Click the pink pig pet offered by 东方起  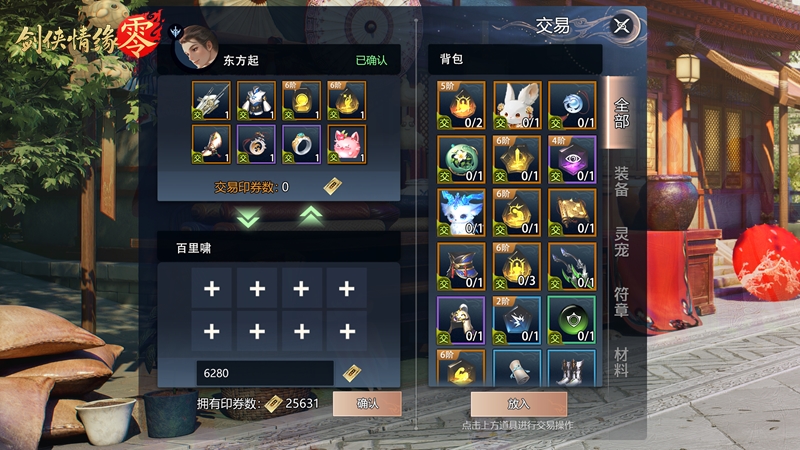pyautogui.click(x=346, y=145)
